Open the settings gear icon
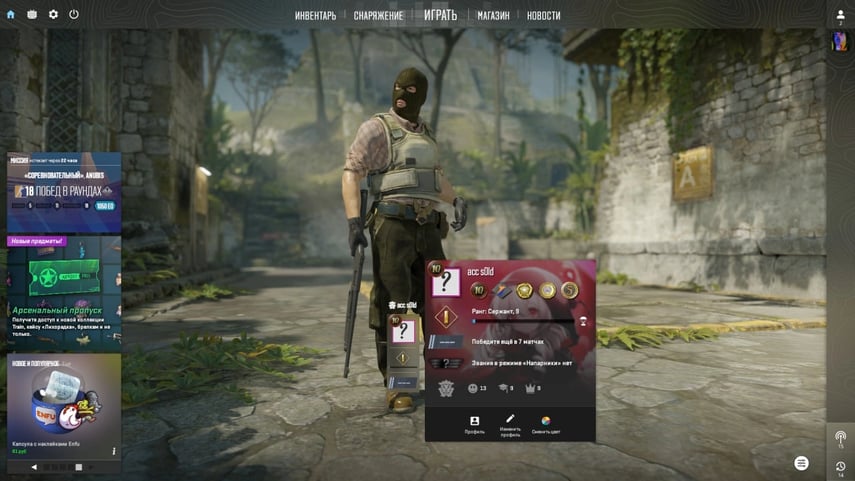This screenshot has height=481, width=855. (x=53, y=15)
